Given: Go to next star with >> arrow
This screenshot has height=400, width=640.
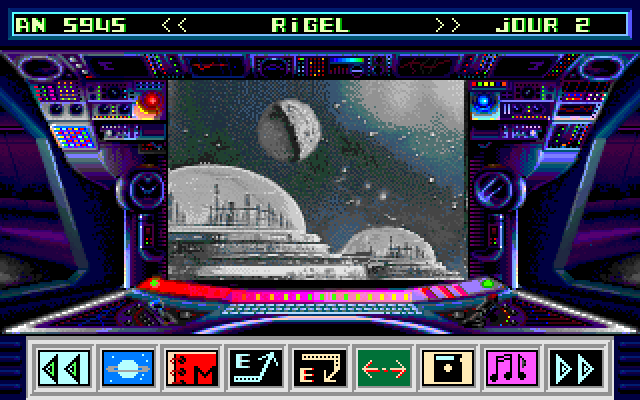Looking at the screenshot, I should [449, 25].
